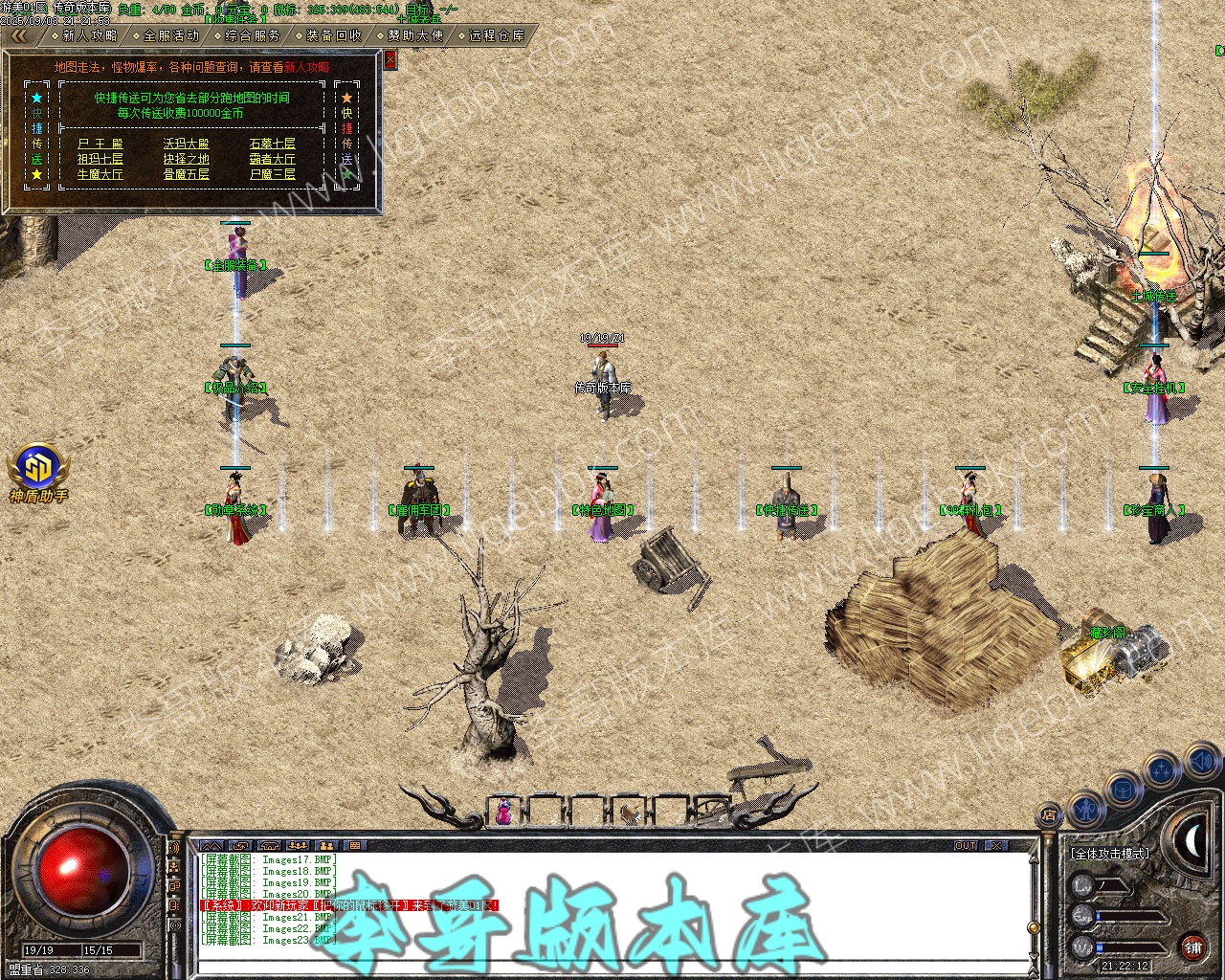This screenshot has width=1225, height=980.
Task: Collapse the top menu with the double-arrow button
Action: (19, 35)
